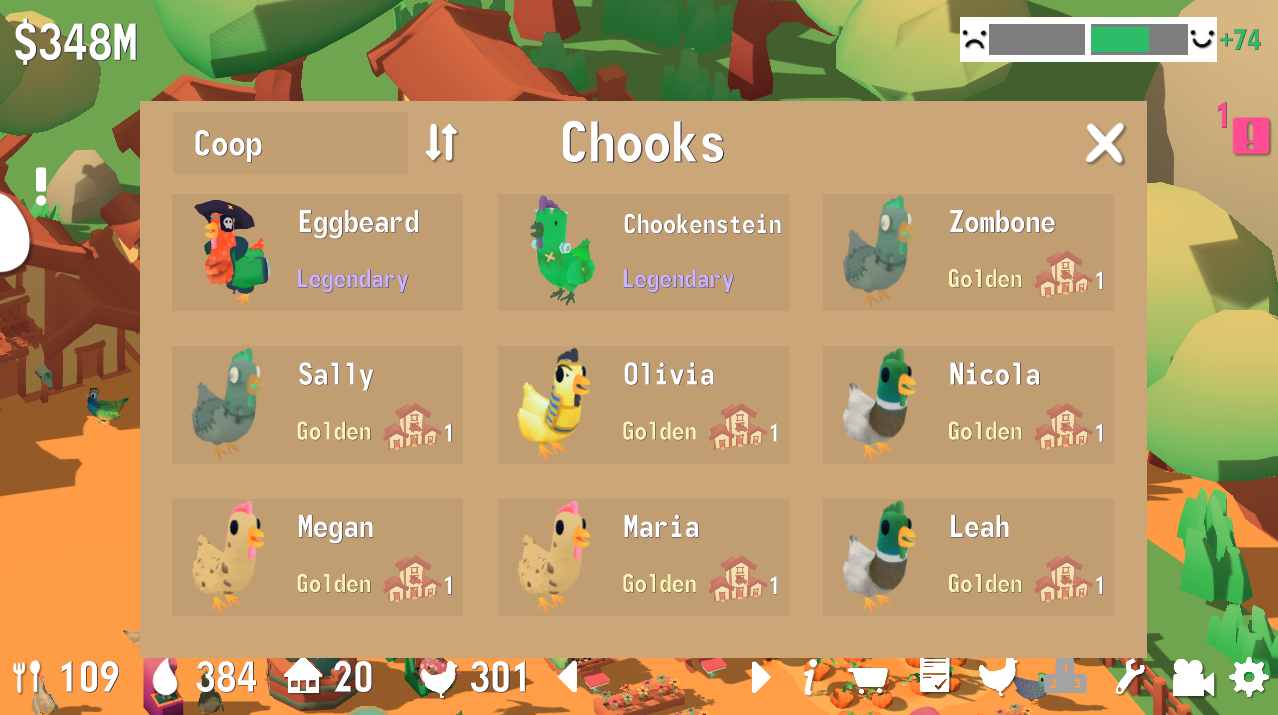This screenshot has width=1278, height=715.
Task: Select Eggbeard the legendary pirate chook
Action: click(x=317, y=252)
